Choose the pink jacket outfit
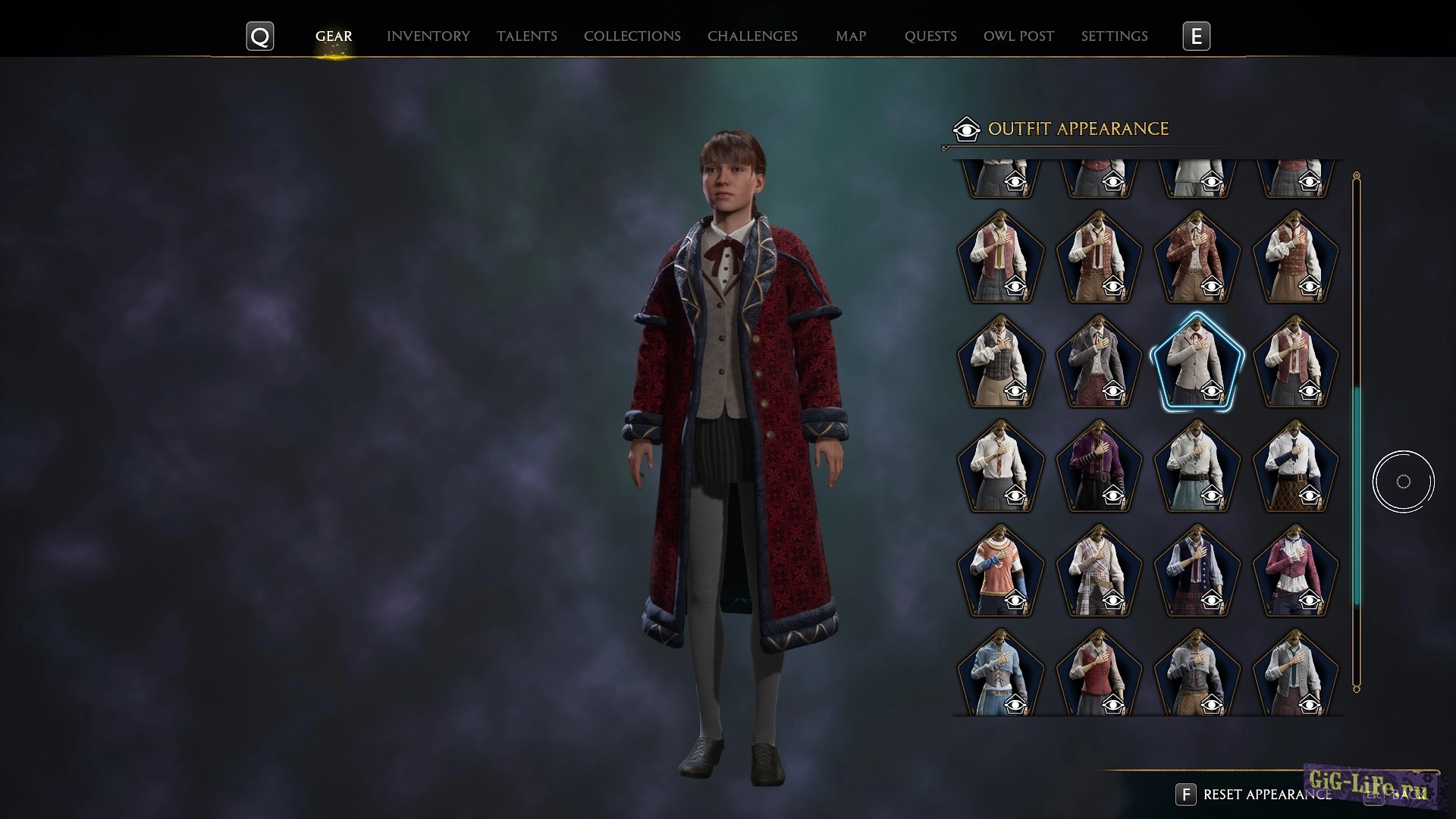 [1295, 571]
